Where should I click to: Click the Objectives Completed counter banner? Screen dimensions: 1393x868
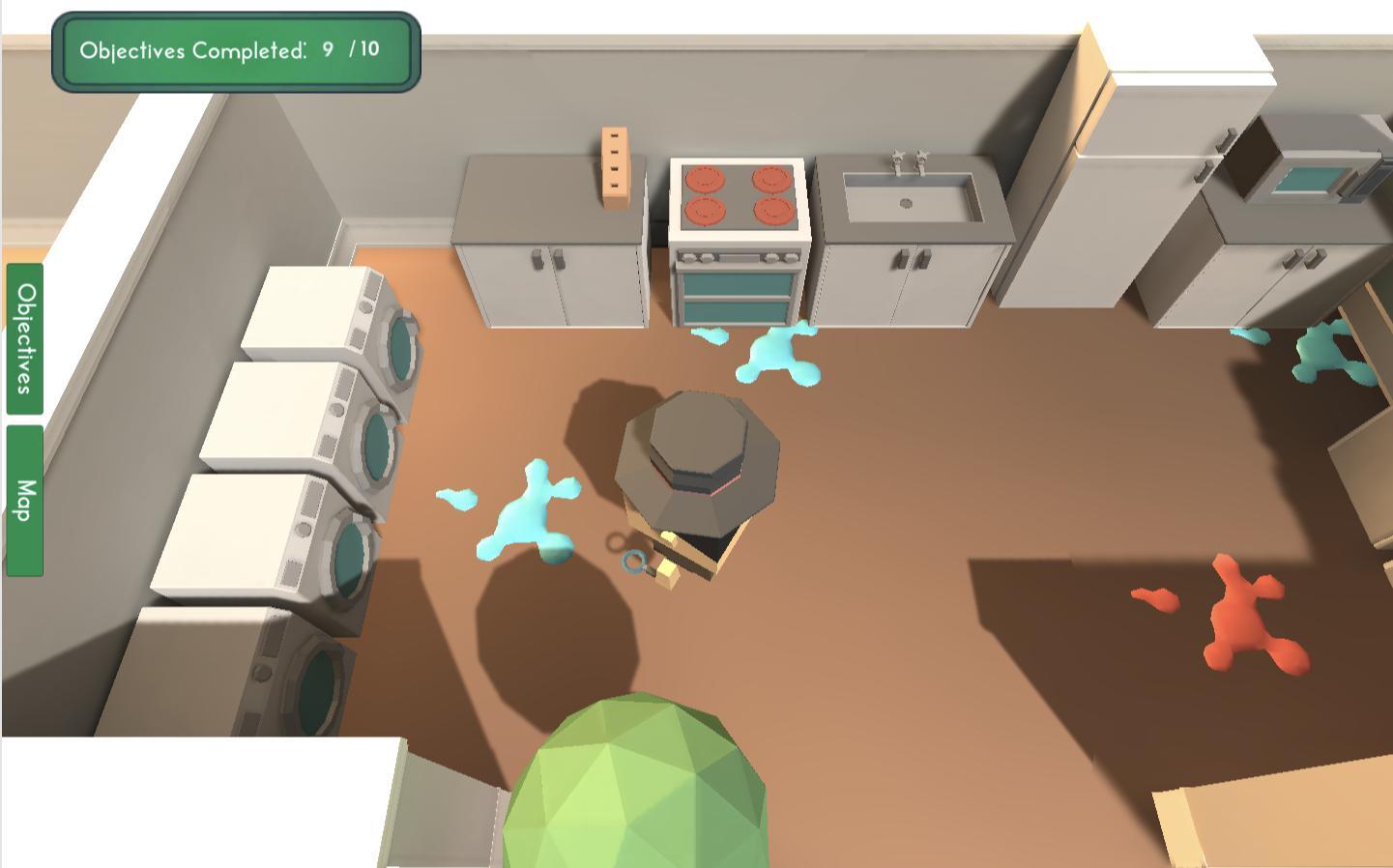pyautogui.click(x=235, y=51)
